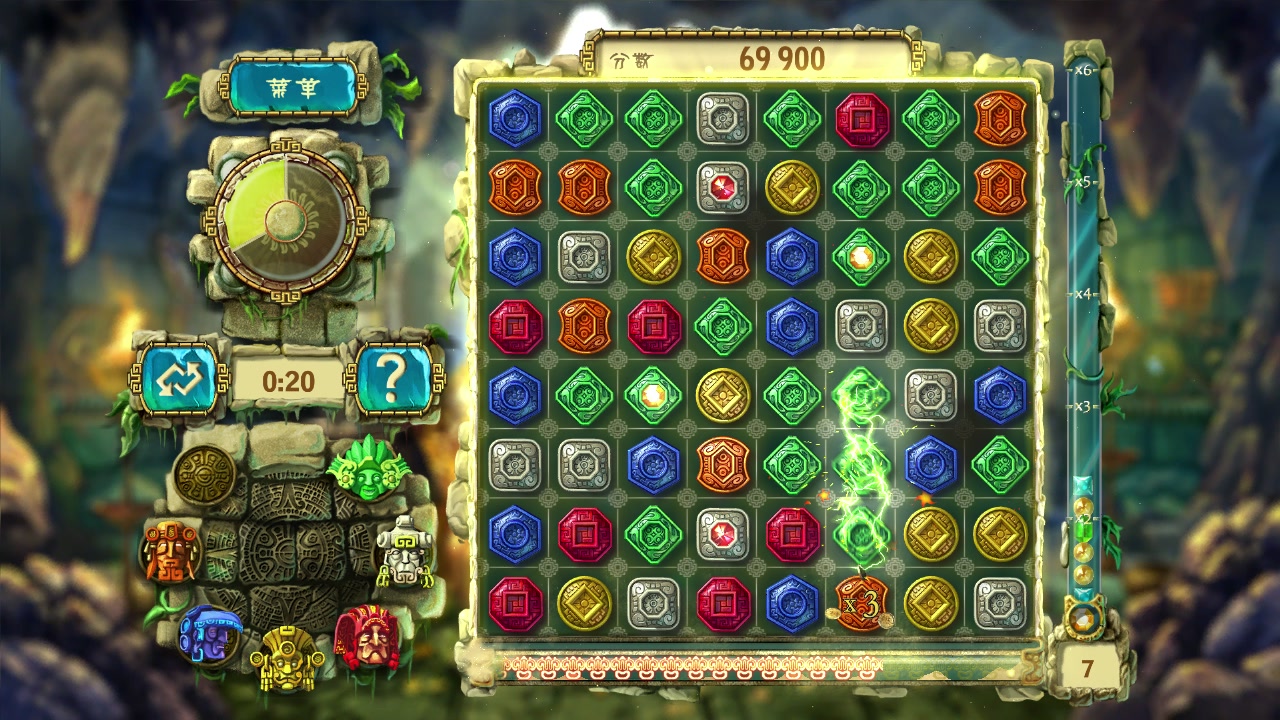Select the blue totem mask
This screenshot has width=1280, height=720.
[x=208, y=634]
